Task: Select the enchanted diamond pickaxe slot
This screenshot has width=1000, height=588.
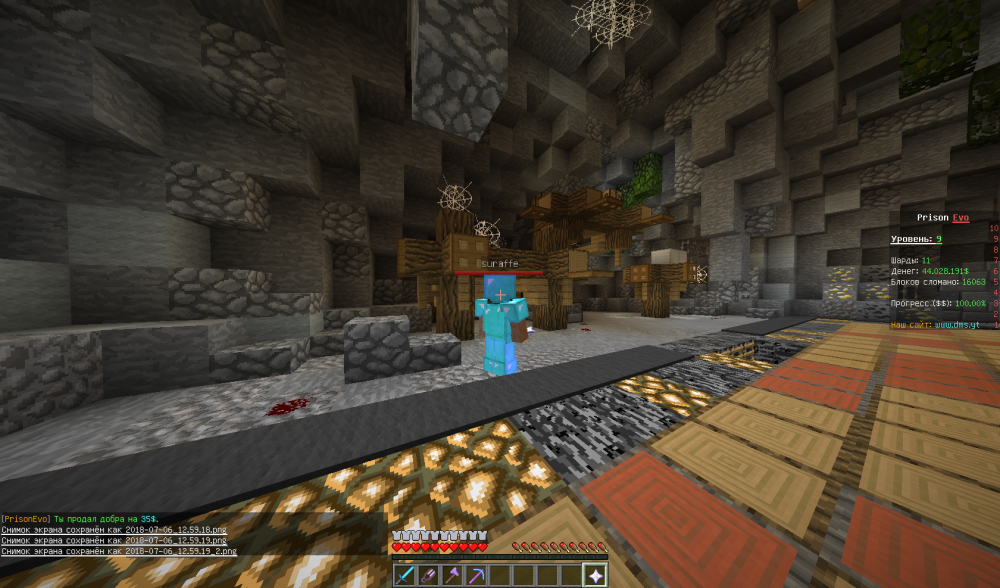Action: [x=474, y=575]
